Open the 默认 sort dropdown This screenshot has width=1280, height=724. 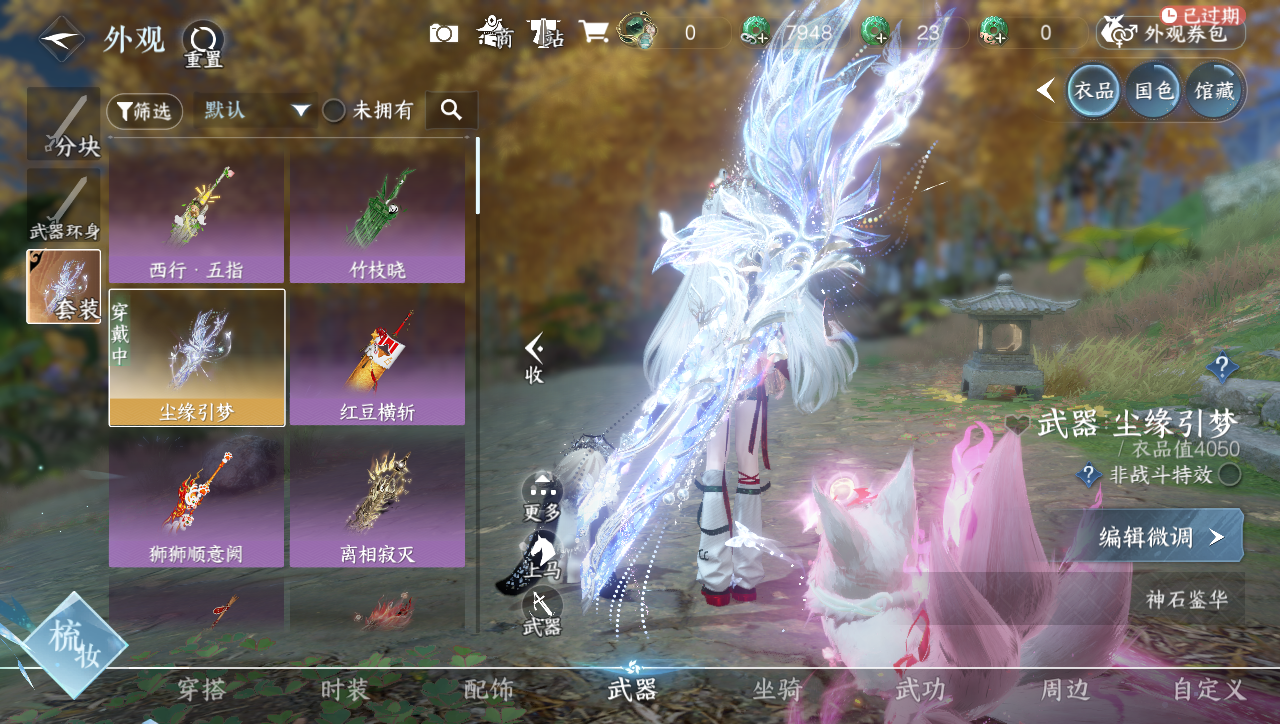[256, 110]
